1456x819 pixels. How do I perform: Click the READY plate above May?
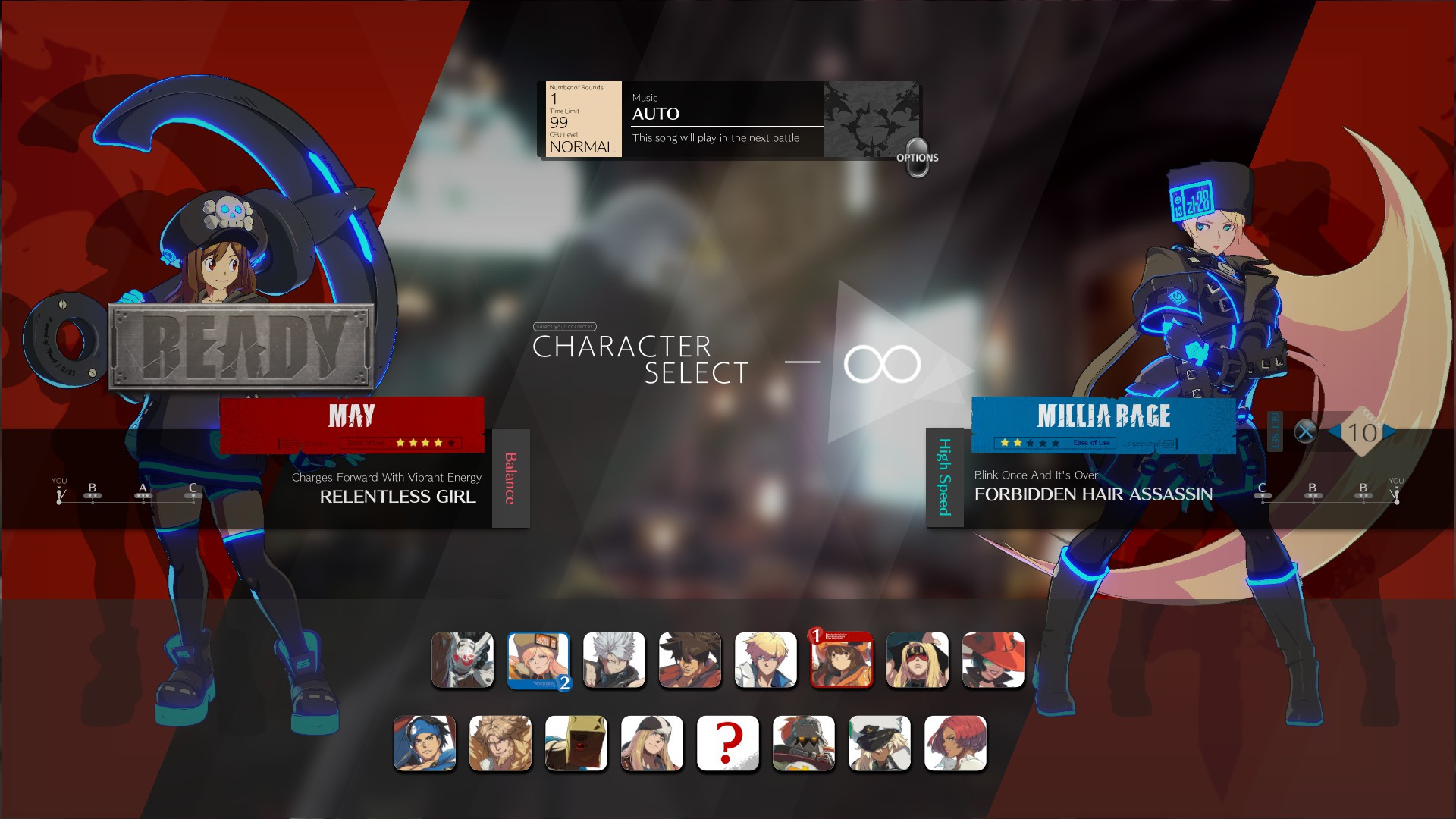point(241,346)
